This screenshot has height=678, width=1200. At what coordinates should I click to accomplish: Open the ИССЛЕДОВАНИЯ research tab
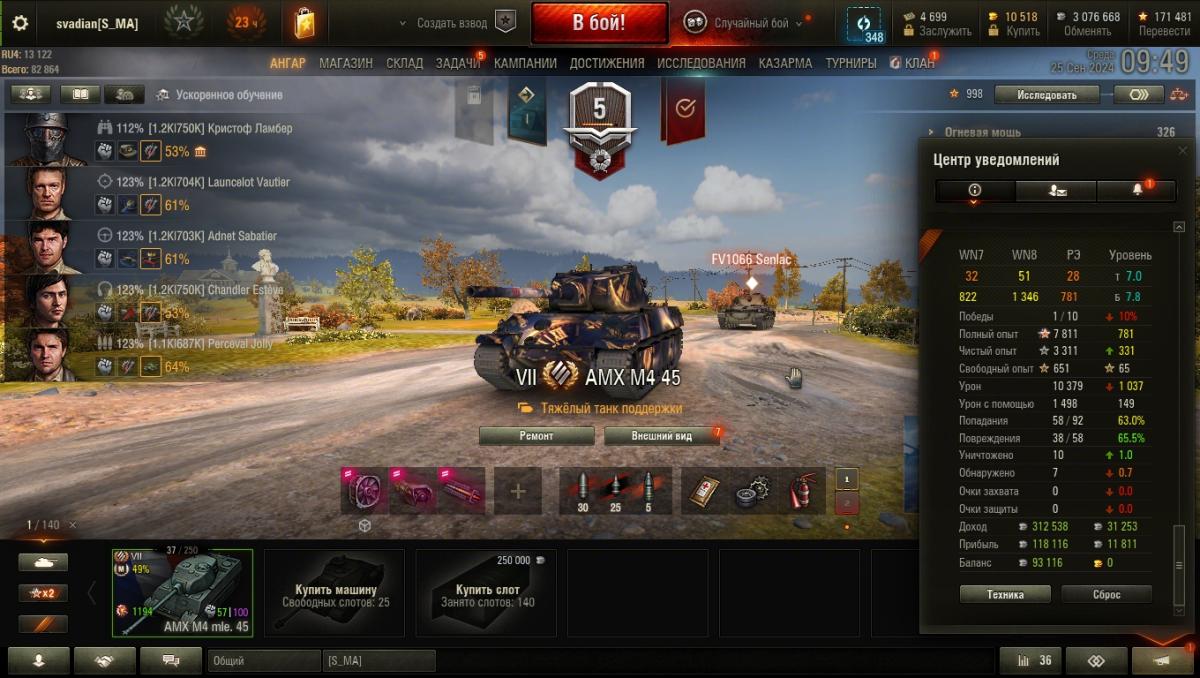[701, 63]
